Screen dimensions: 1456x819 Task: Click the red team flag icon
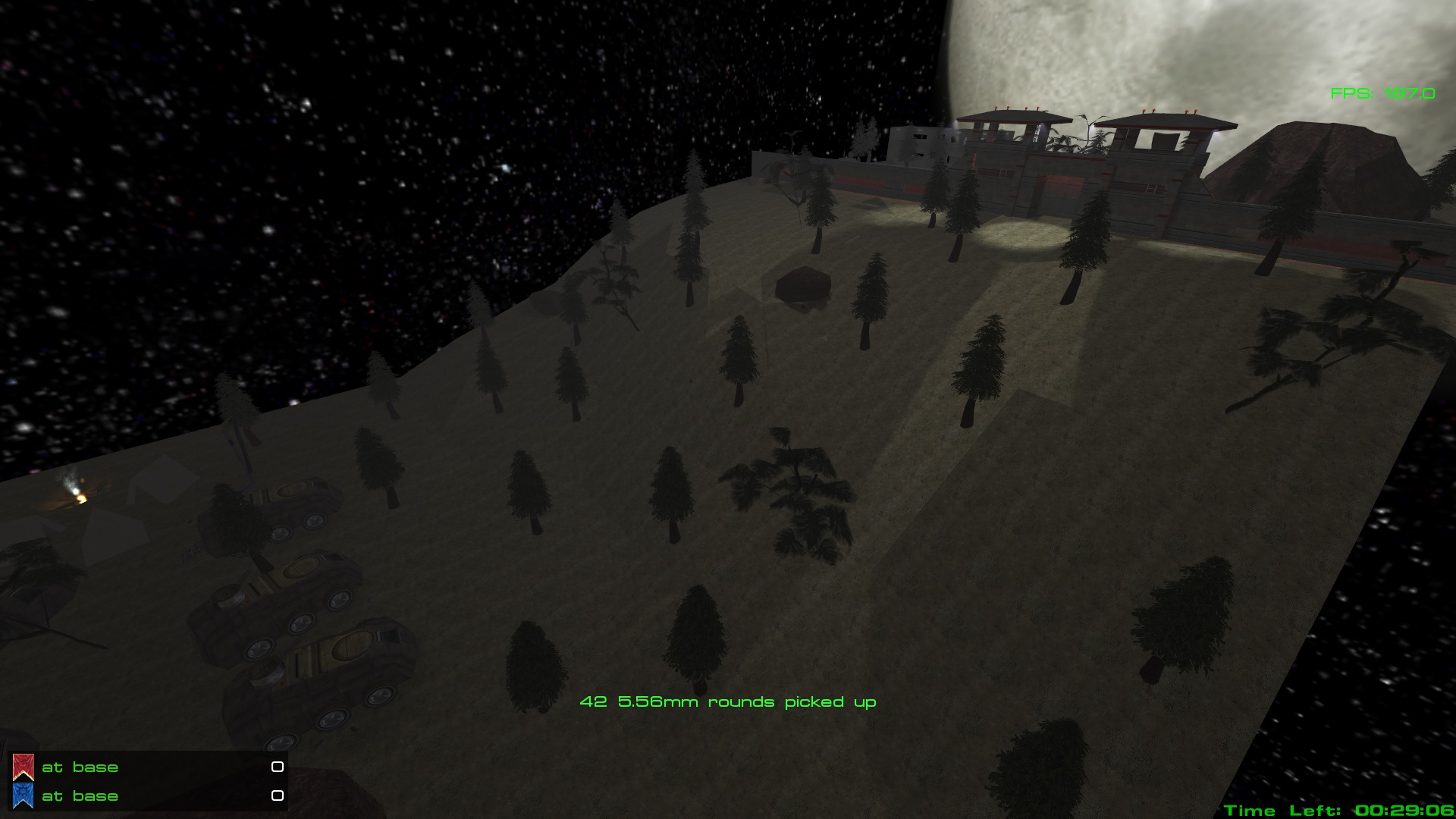tap(24, 767)
